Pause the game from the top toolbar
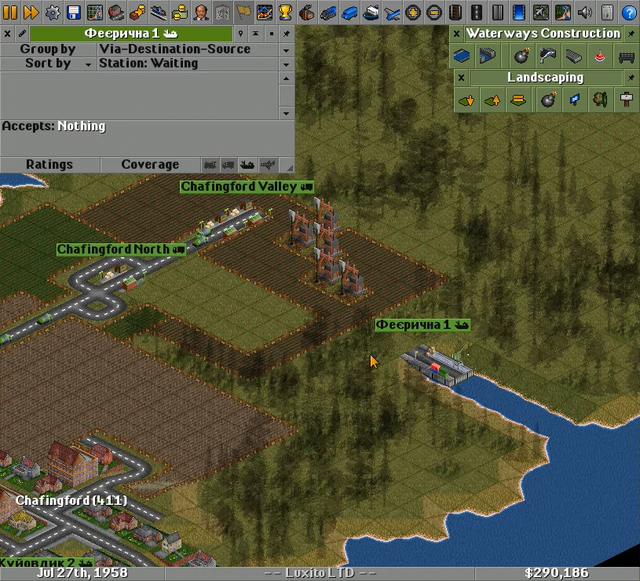The image size is (640, 581). point(11,13)
